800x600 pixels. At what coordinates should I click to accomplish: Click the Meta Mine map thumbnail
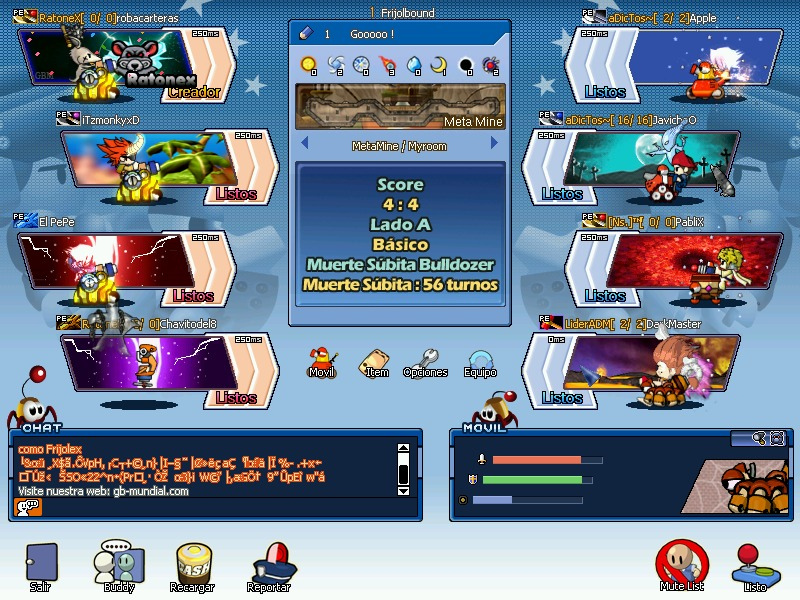click(400, 107)
